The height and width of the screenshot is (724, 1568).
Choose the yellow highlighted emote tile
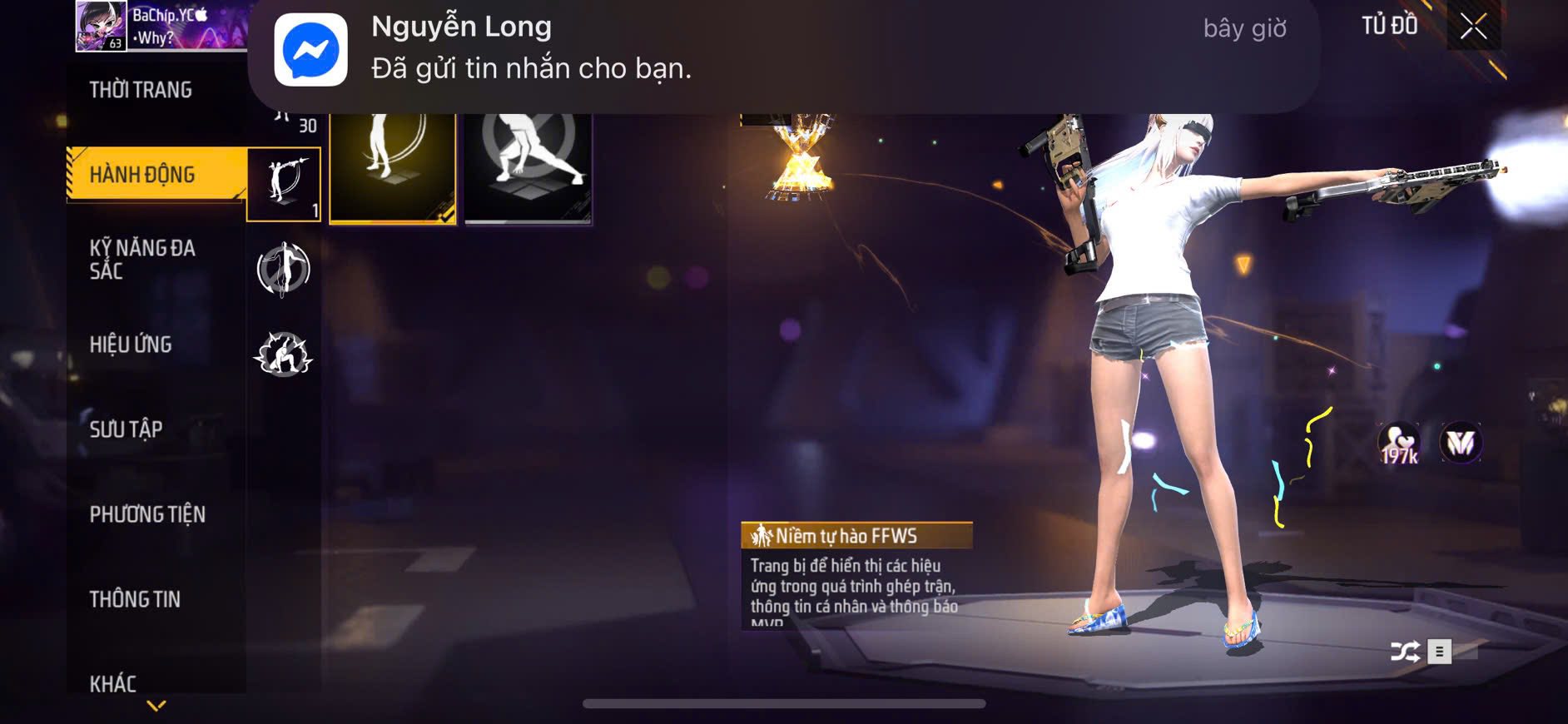[393, 168]
